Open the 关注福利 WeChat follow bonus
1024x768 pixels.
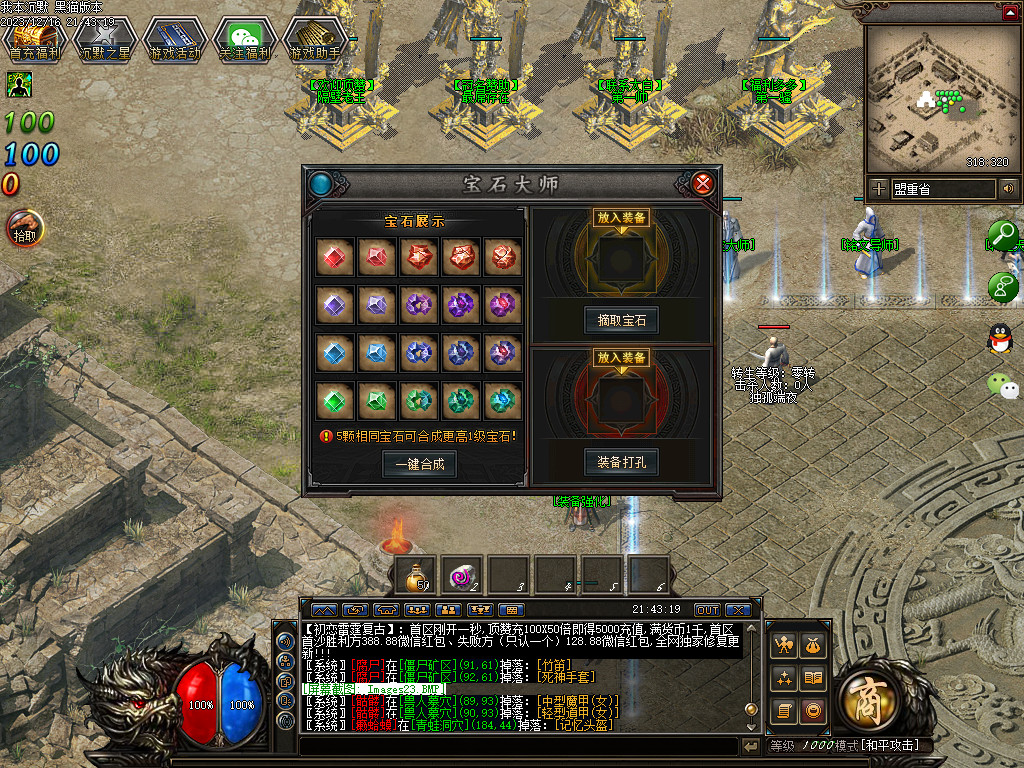[x=245, y=40]
